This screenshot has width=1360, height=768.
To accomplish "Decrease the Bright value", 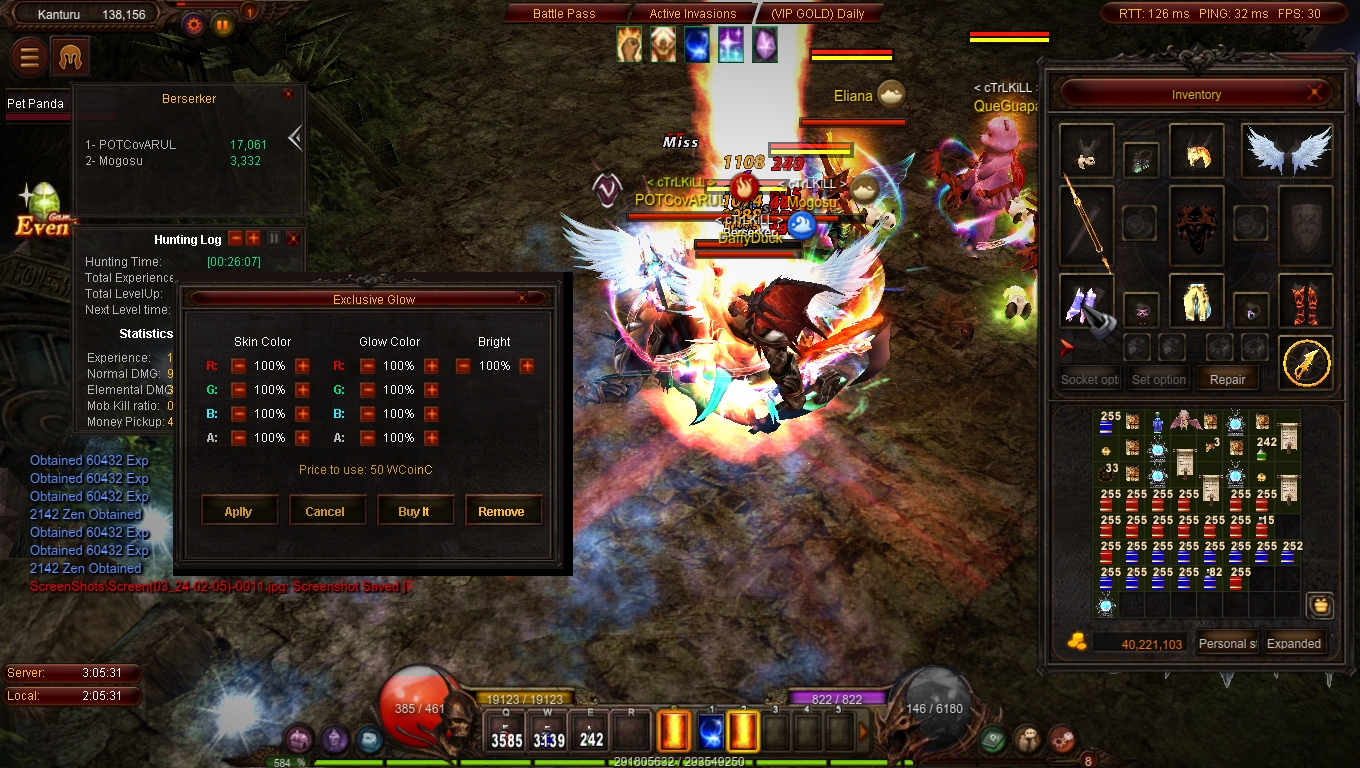I will coord(463,366).
